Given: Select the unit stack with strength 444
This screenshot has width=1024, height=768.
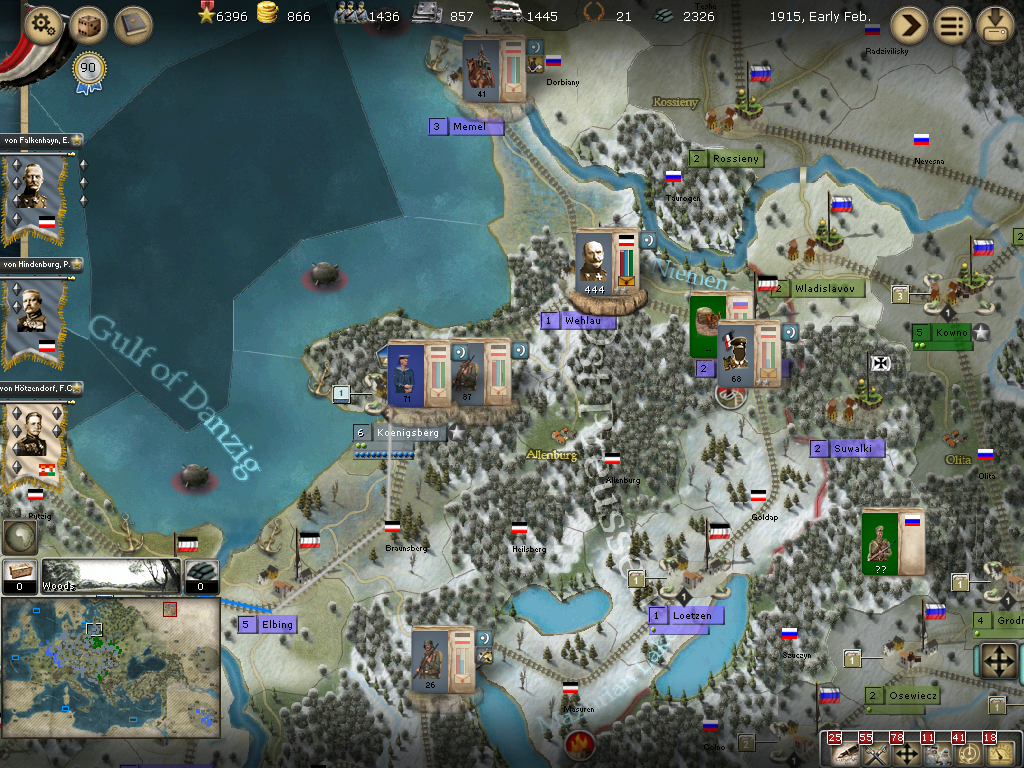Looking at the screenshot, I should tap(607, 264).
